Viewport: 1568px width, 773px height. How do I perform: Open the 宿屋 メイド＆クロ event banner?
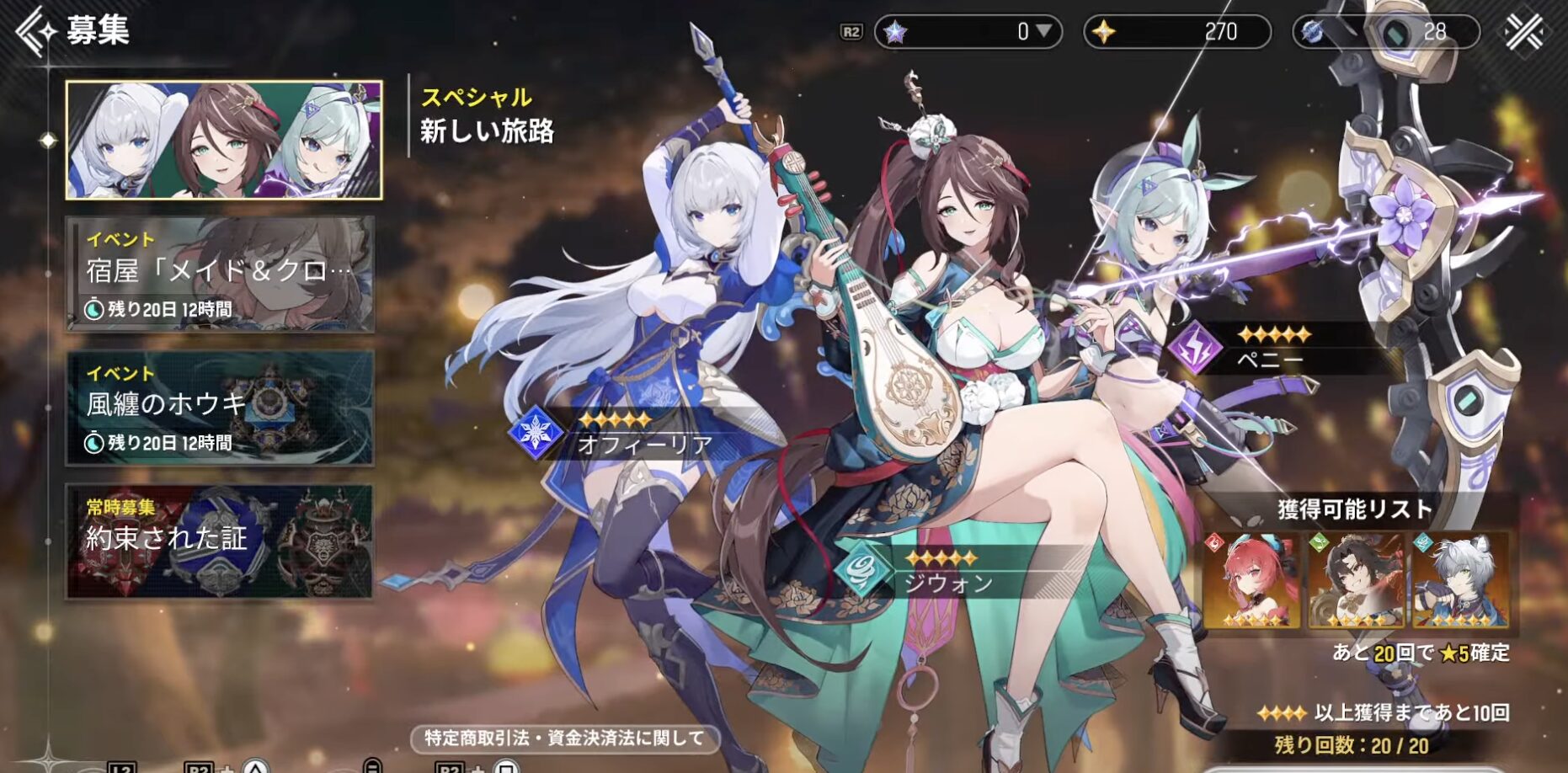click(220, 274)
